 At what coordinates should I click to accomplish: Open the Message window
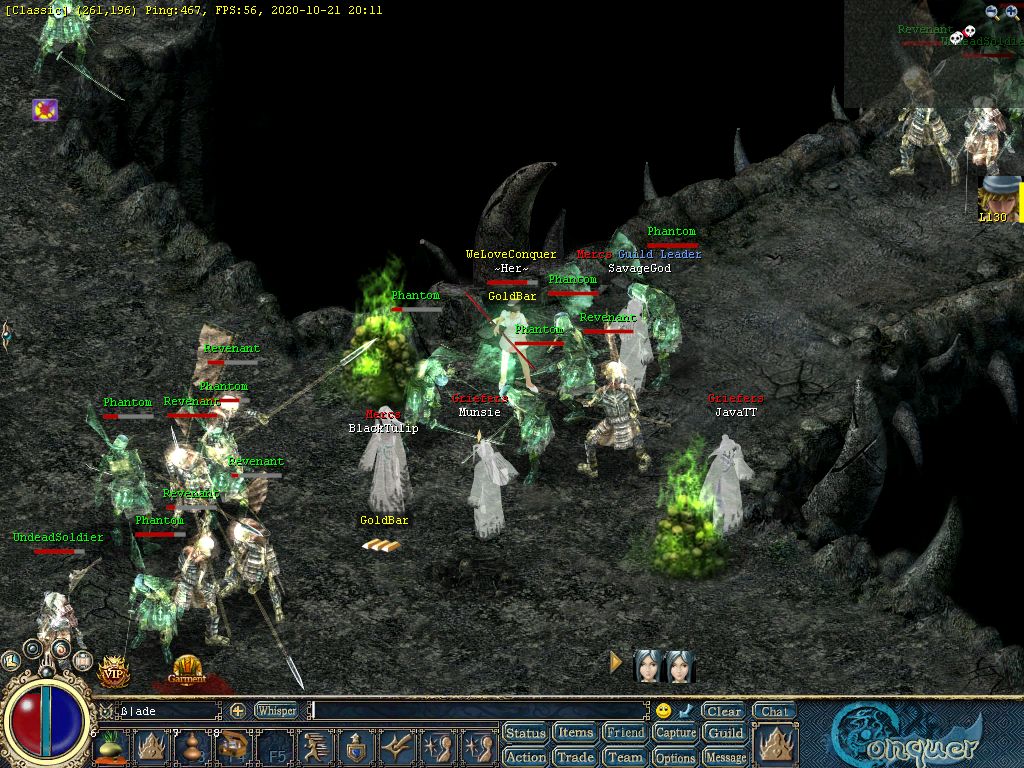coord(725,757)
